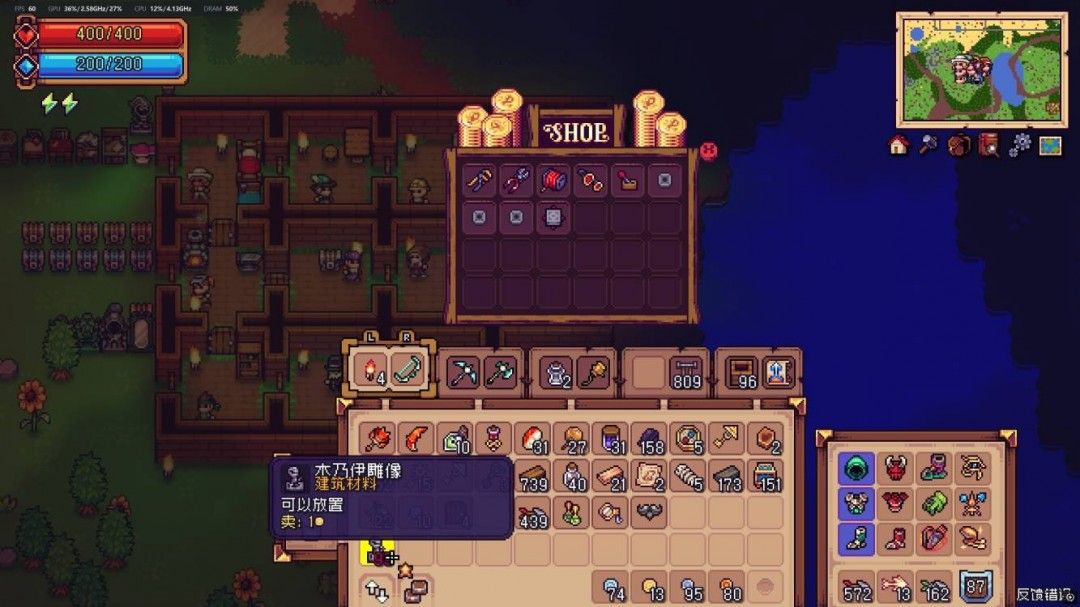Select the pickaxe hotbar slot
The width and height of the screenshot is (1080, 607).
[x=463, y=372]
